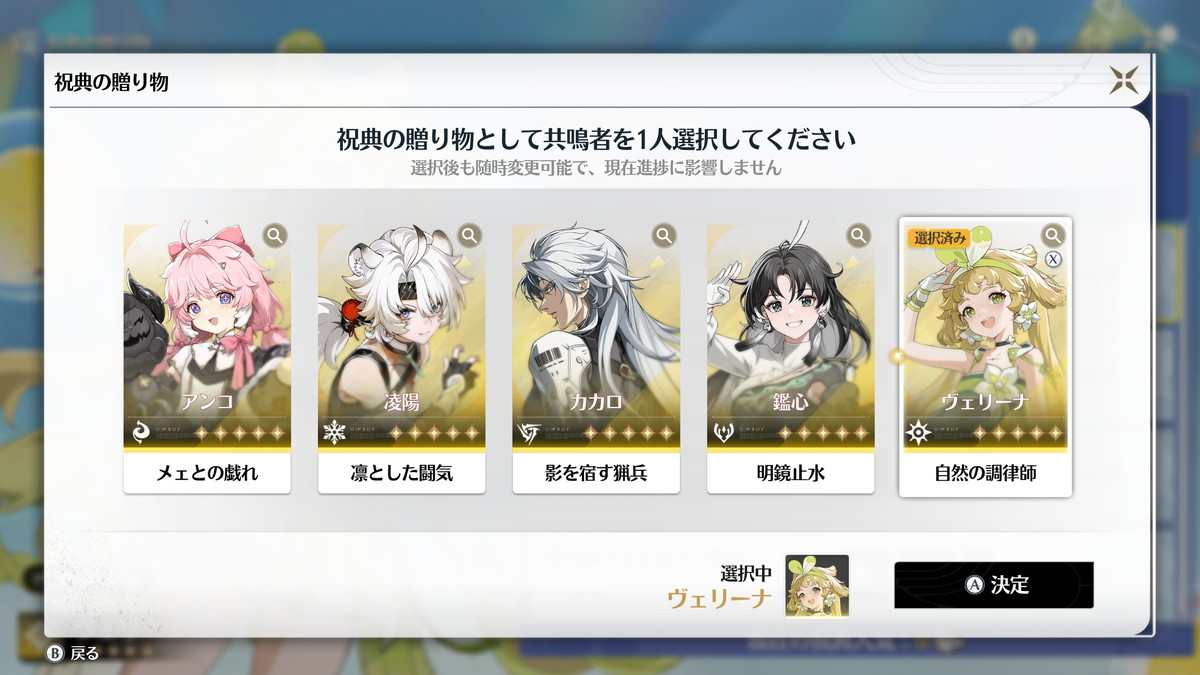Screen dimensions: 1200x675
Task: Inspect カカロ with the magnifier icon
Action: pyautogui.click(x=664, y=236)
